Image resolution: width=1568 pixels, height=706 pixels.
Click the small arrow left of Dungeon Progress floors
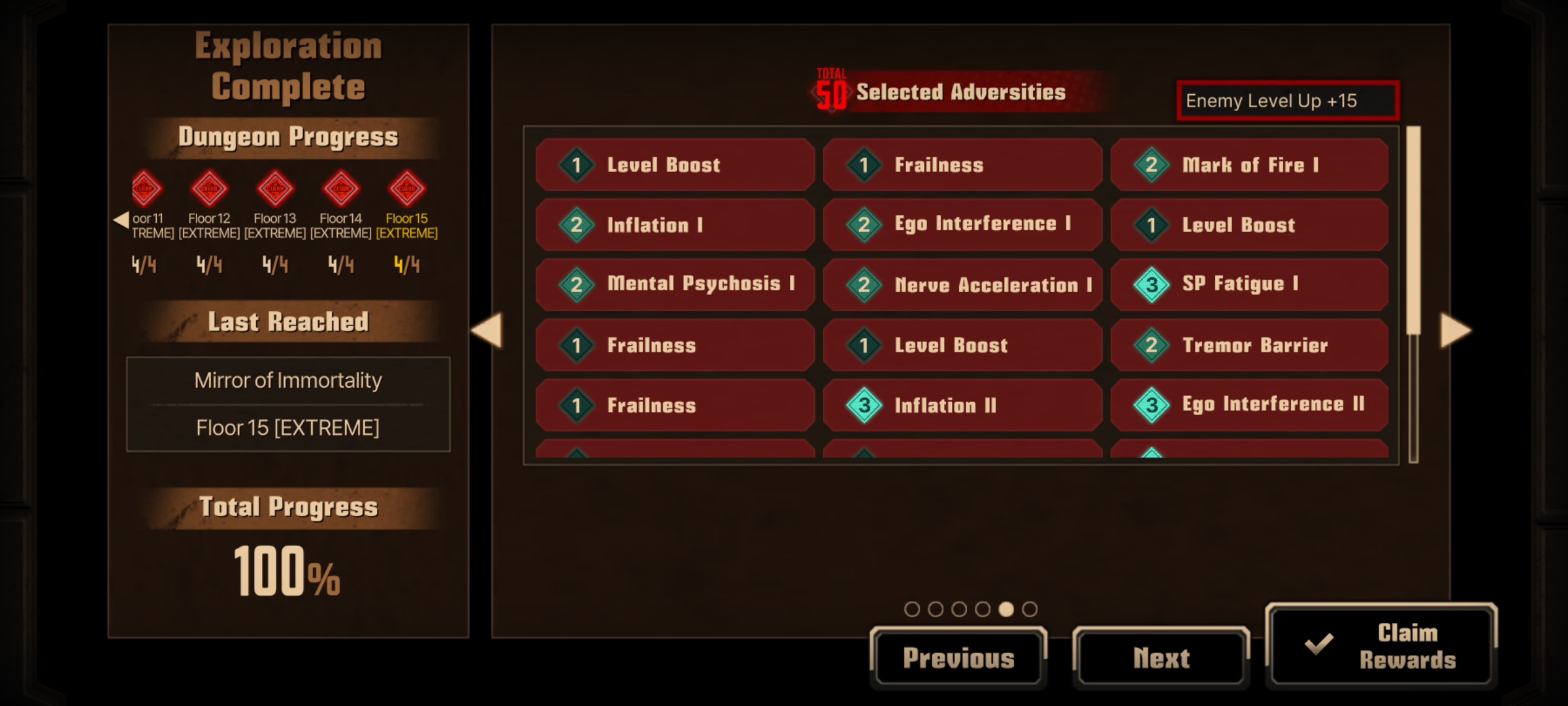121,220
